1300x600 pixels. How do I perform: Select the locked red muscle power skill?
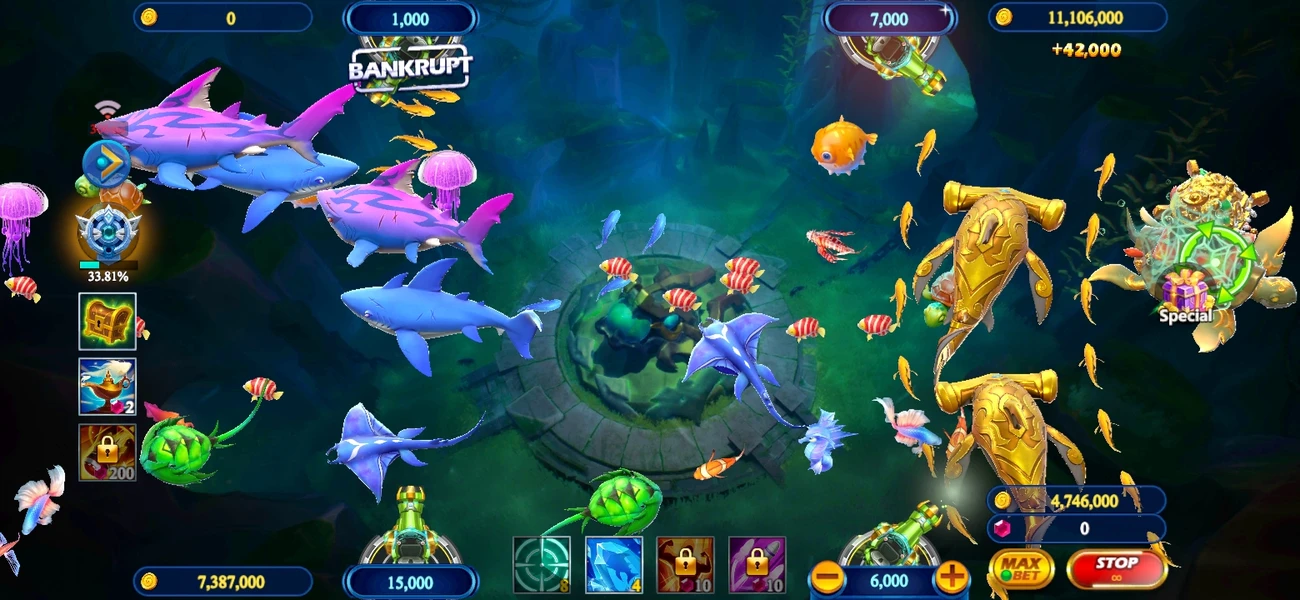pyautogui.click(x=685, y=565)
